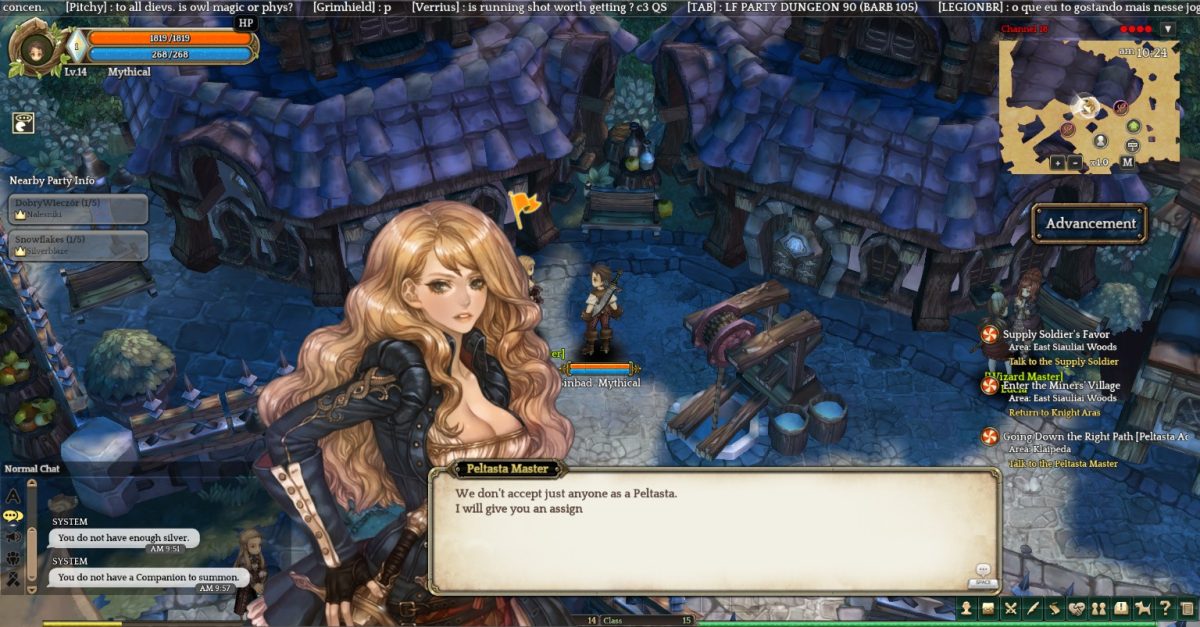Image resolution: width=1200 pixels, height=627 pixels.
Task: Open the inventory chest icon
Action: 988,608
